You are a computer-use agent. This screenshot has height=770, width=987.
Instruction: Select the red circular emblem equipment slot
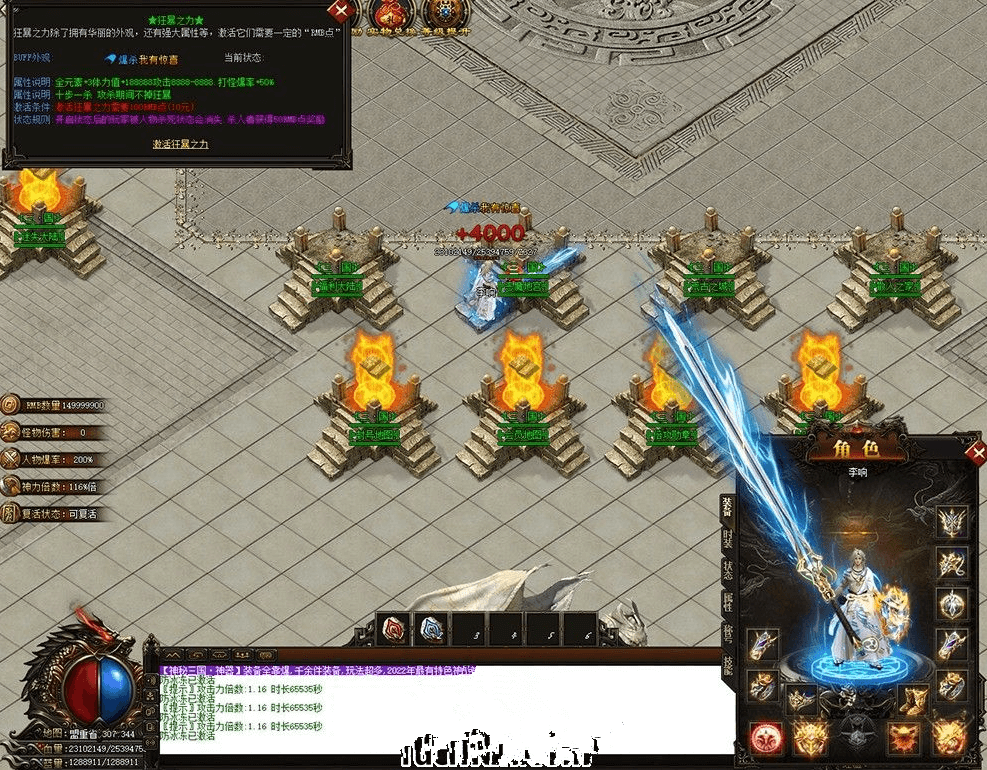click(x=765, y=737)
